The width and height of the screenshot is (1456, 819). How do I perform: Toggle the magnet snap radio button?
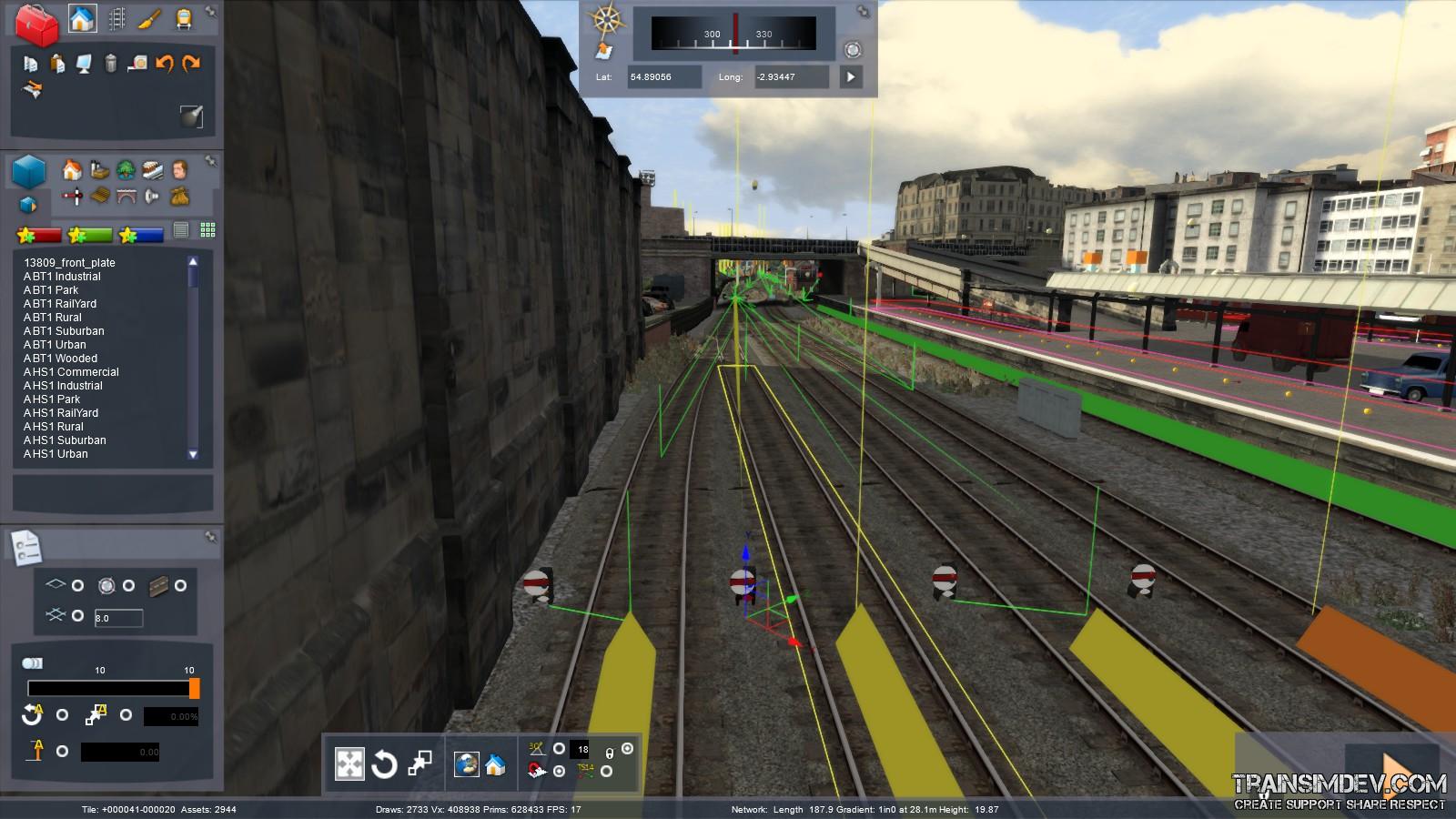pyautogui.click(x=559, y=772)
